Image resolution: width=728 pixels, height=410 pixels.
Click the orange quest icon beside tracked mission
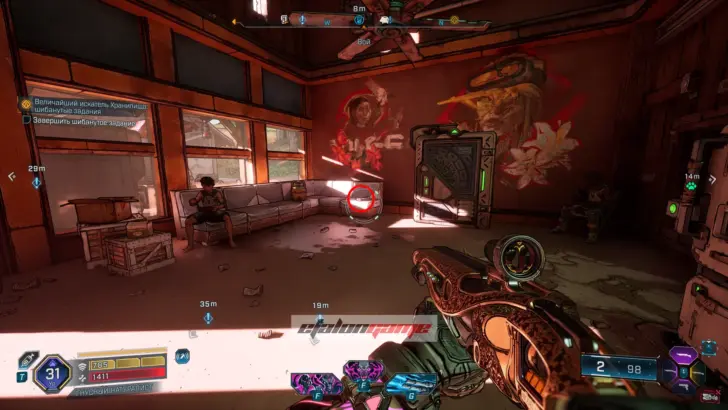26,103
